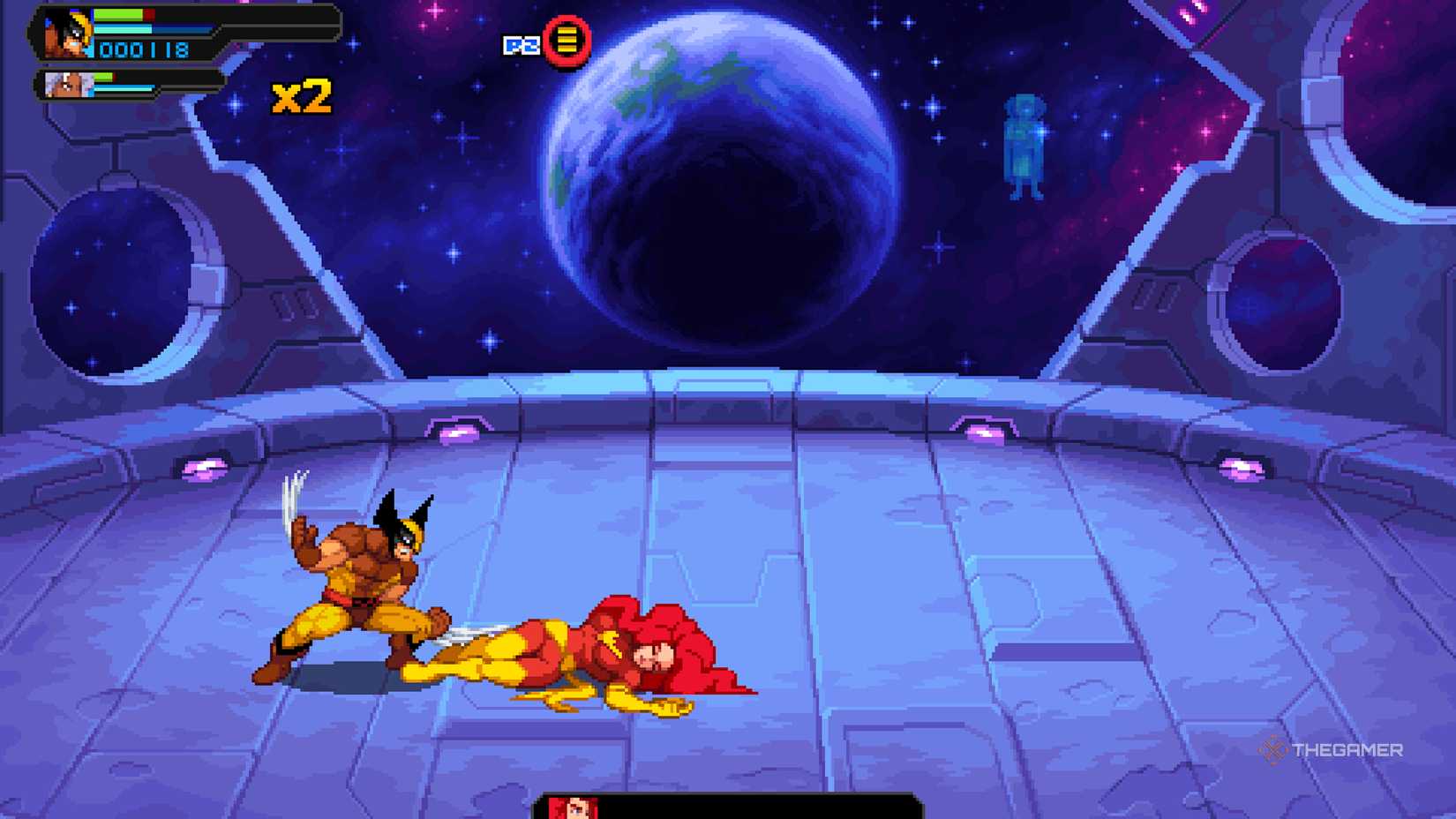Click the teammate's energy gauge

tap(124, 88)
